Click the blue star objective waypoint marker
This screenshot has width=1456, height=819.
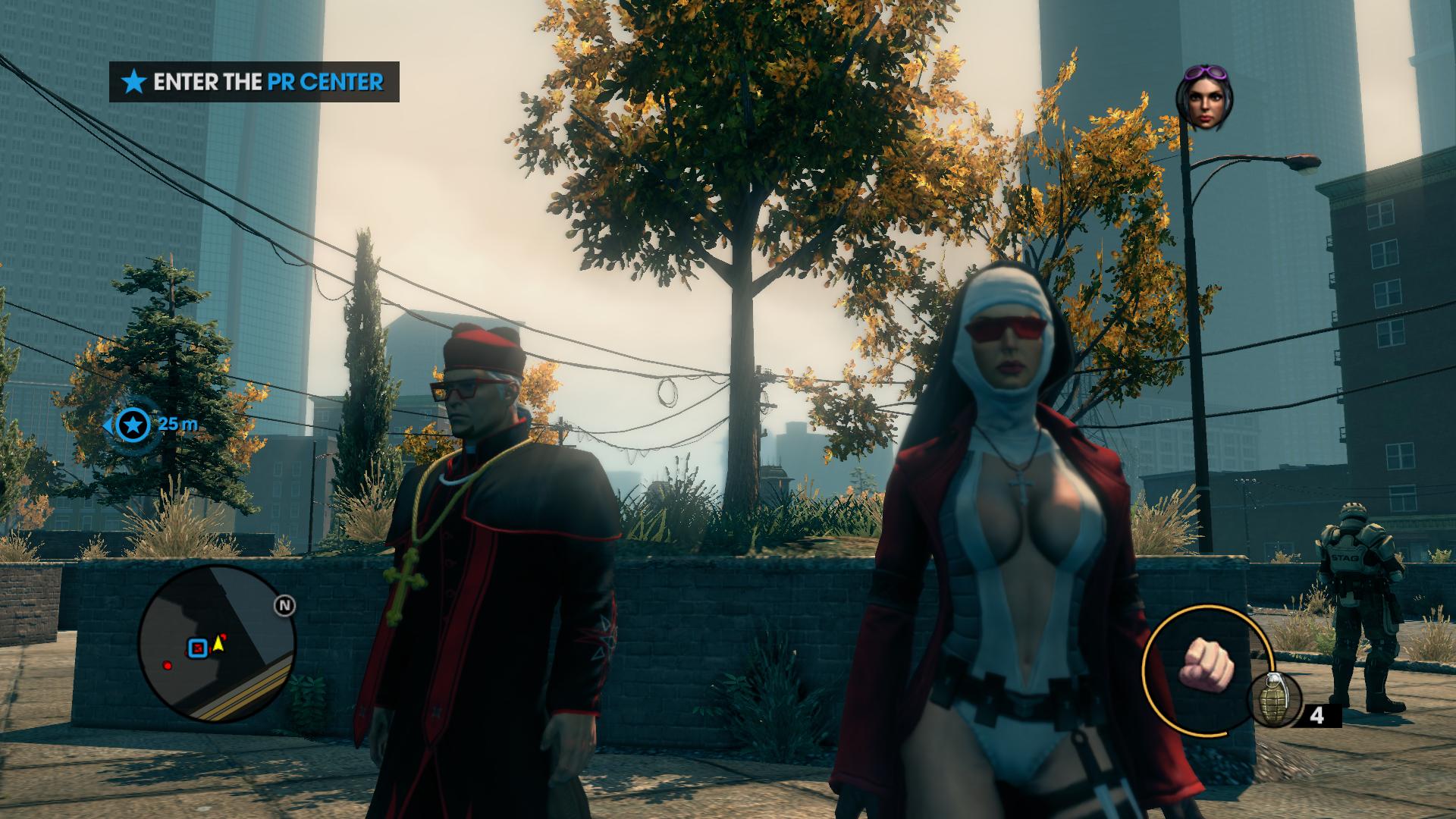point(134,425)
